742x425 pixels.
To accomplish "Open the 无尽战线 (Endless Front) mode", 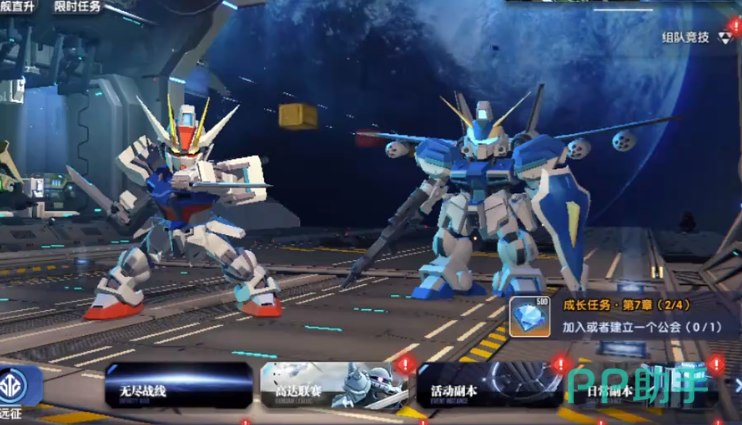I will 178,386.
